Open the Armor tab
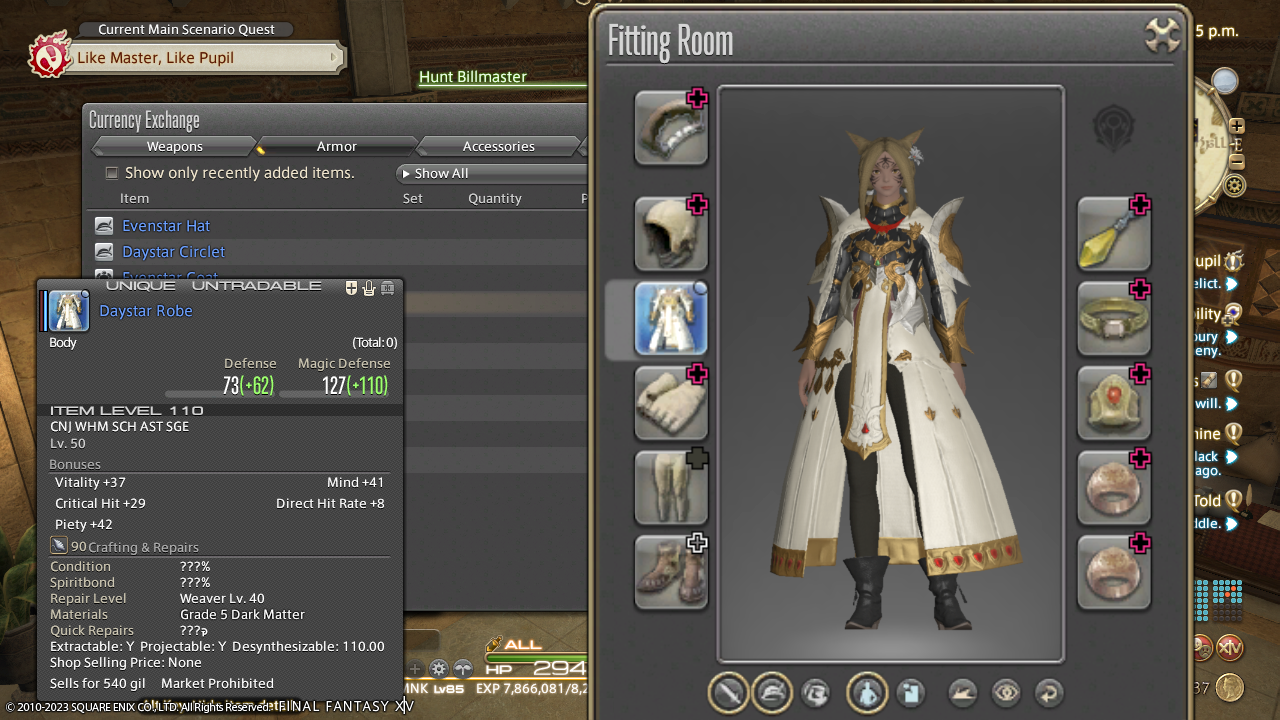1280x720 pixels. (336, 147)
